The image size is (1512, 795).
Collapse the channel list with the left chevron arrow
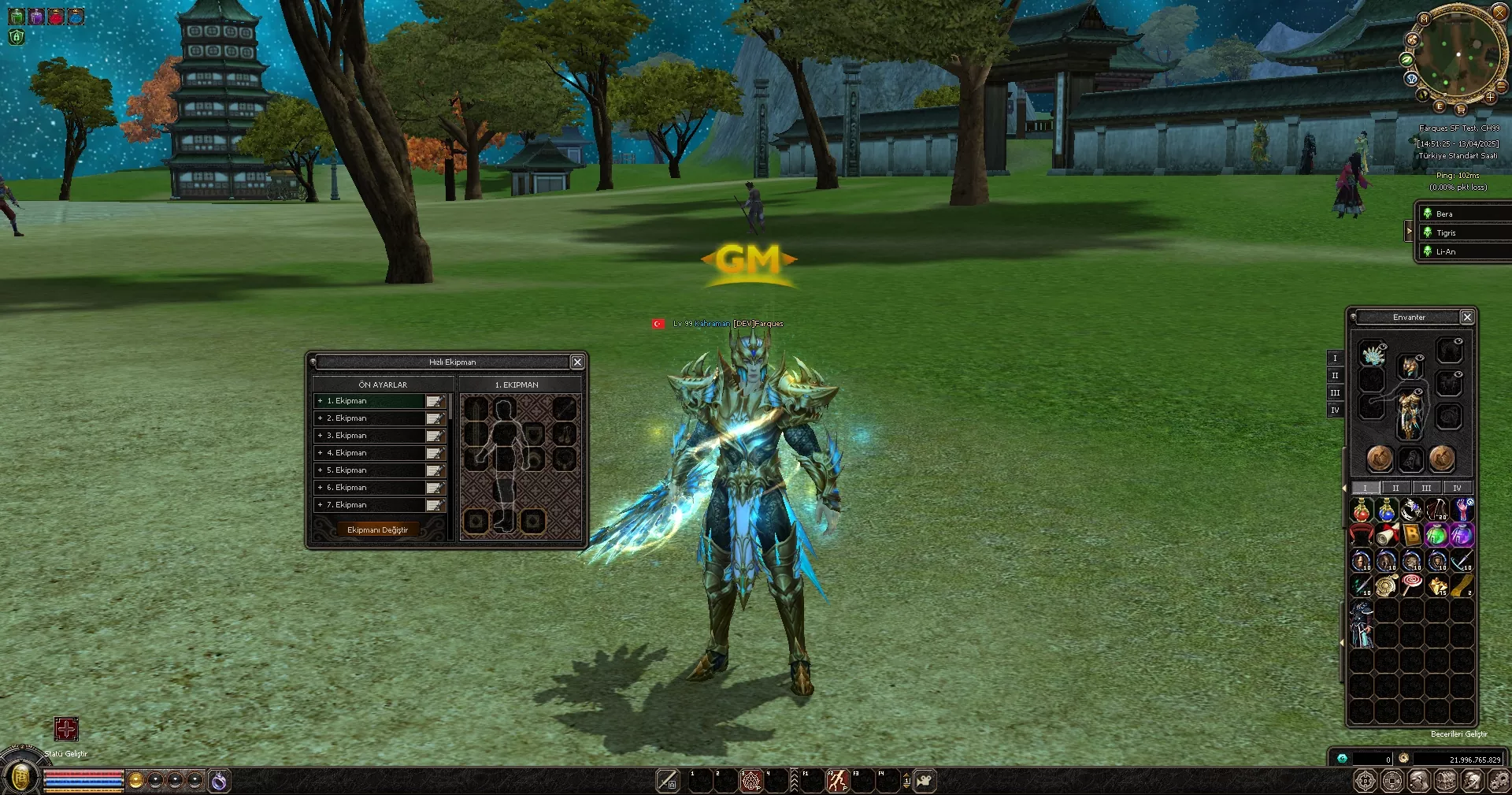[1410, 232]
